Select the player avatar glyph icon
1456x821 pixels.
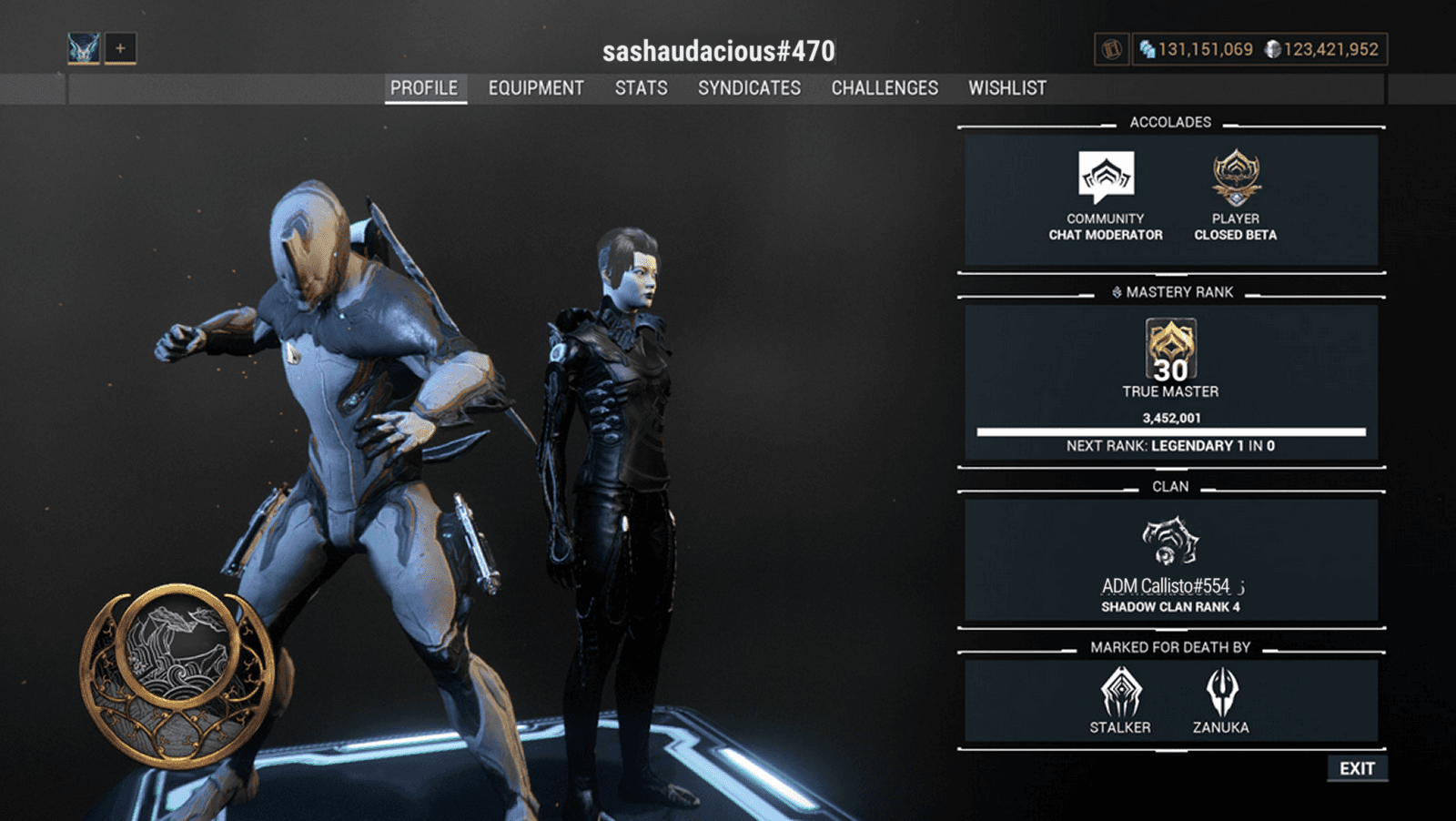84,48
